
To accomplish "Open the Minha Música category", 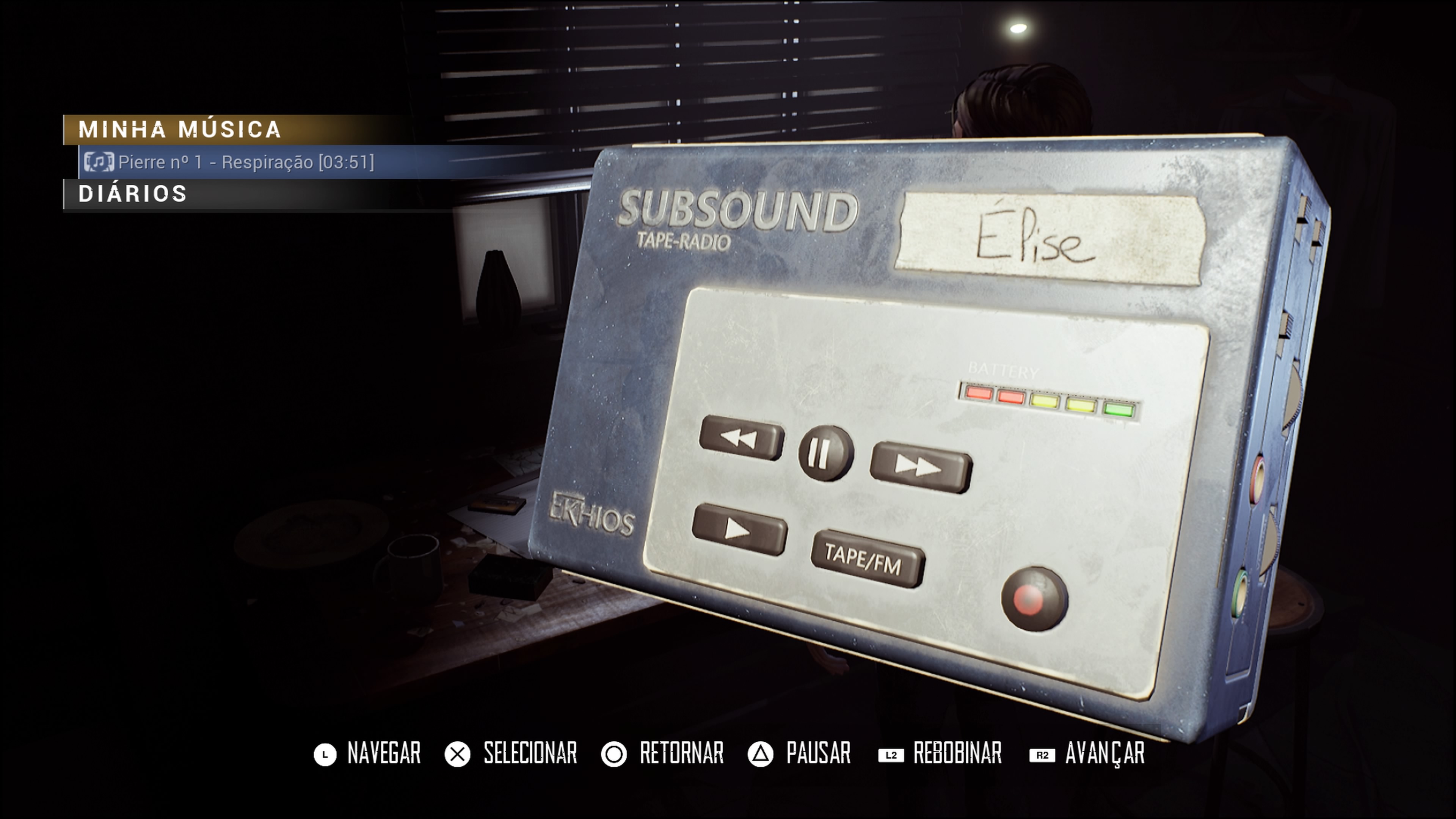I will (x=180, y=129).
